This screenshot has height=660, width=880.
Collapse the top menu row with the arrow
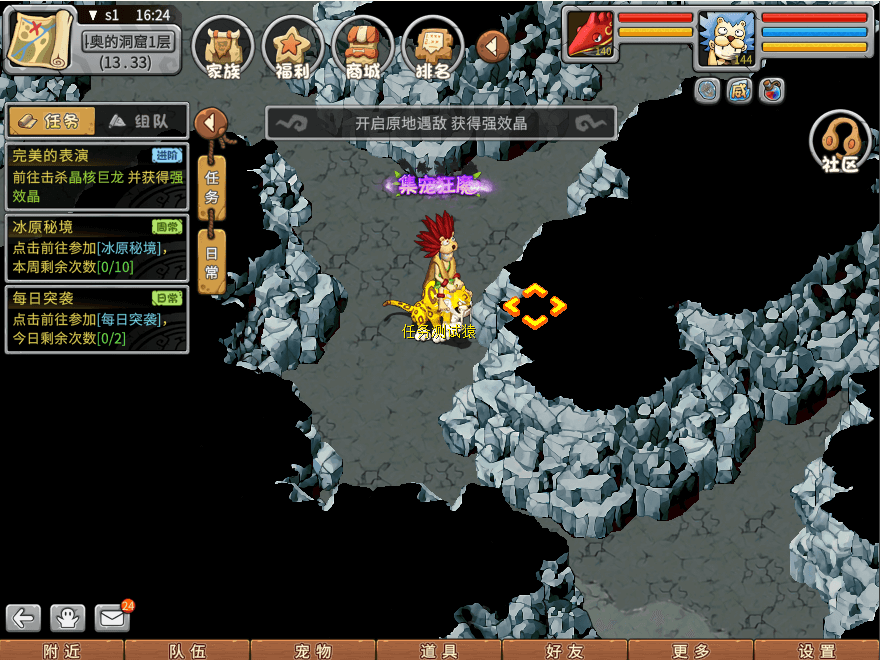click(493, 46)
